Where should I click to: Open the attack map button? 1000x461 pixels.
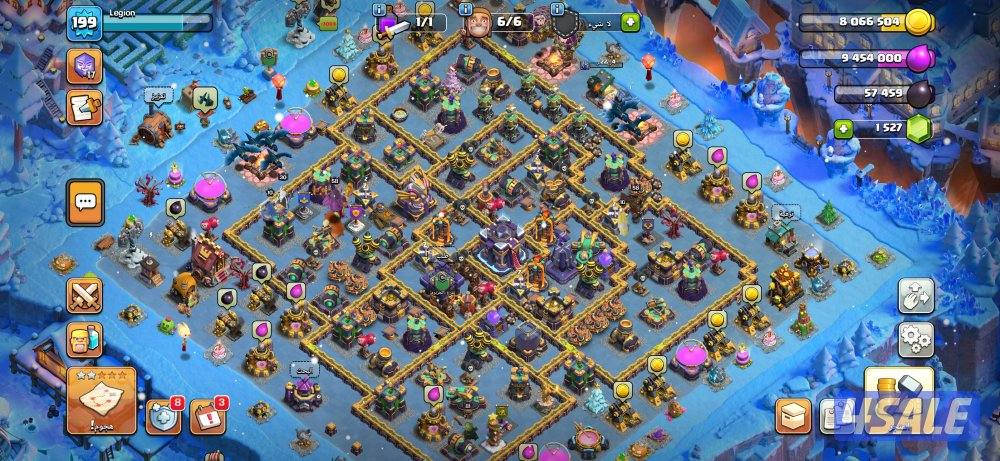point(101,400)
